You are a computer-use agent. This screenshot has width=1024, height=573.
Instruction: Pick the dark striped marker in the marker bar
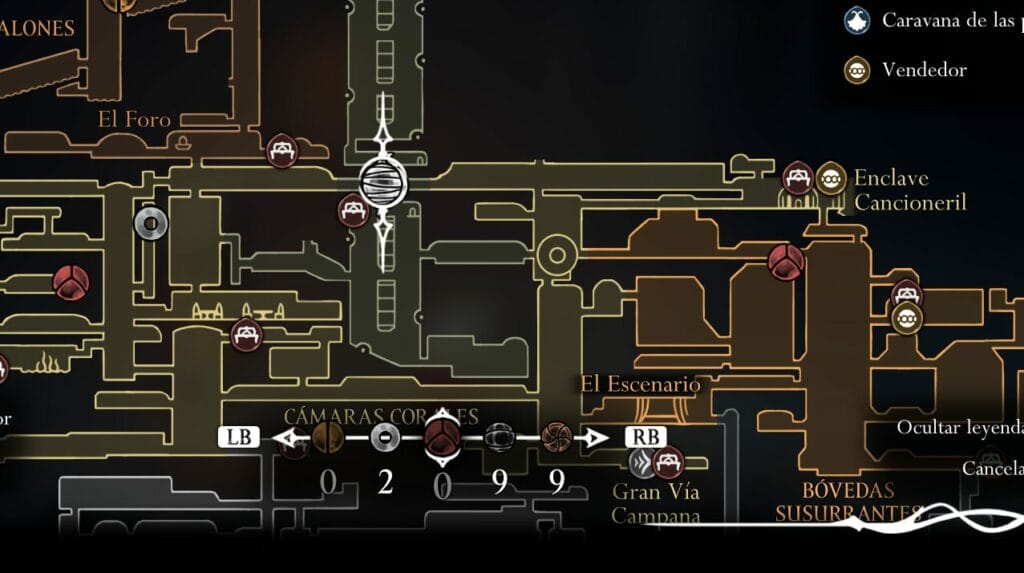(x=499, y=436)
